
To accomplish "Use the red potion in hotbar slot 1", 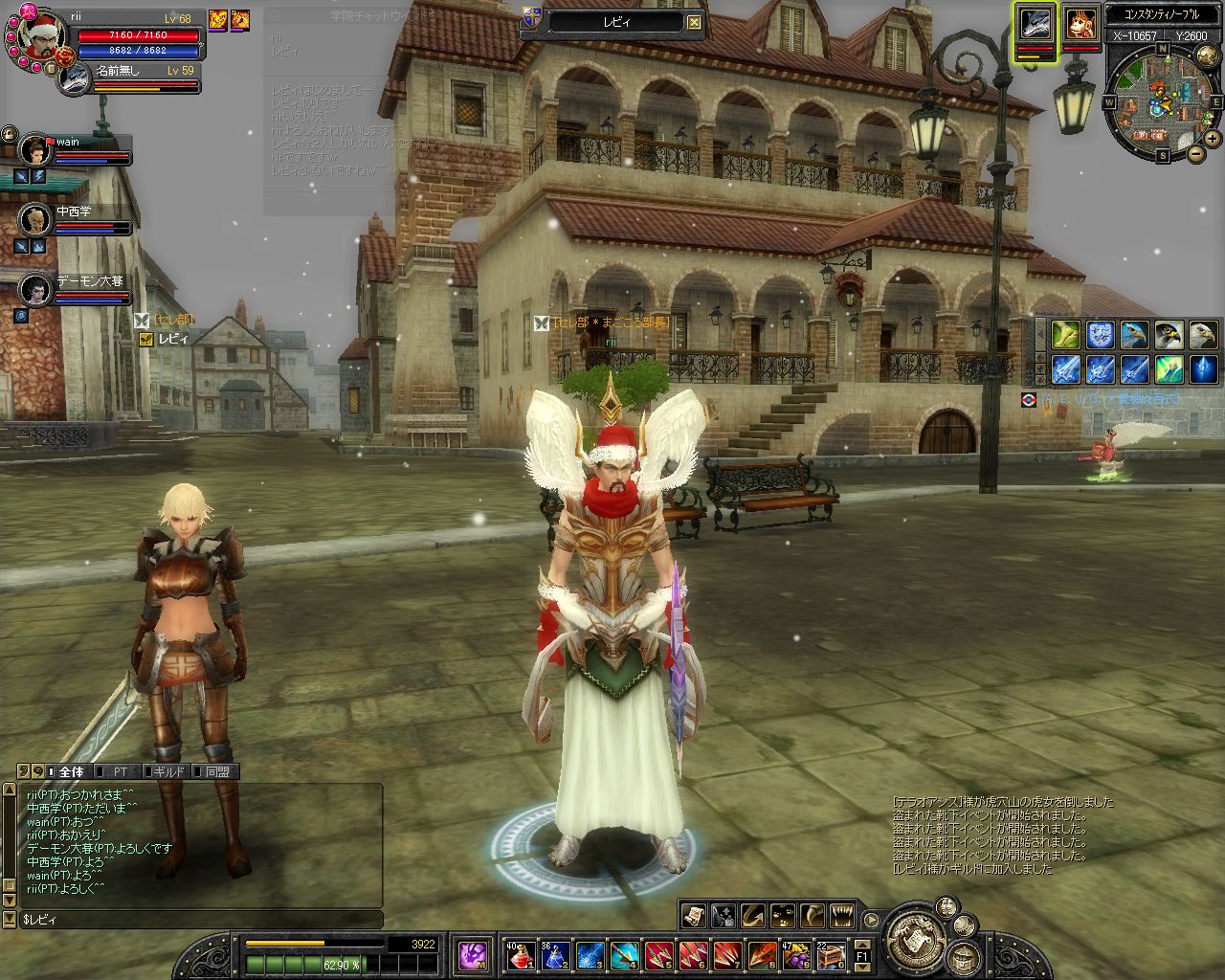I will (x=519, y=954).
